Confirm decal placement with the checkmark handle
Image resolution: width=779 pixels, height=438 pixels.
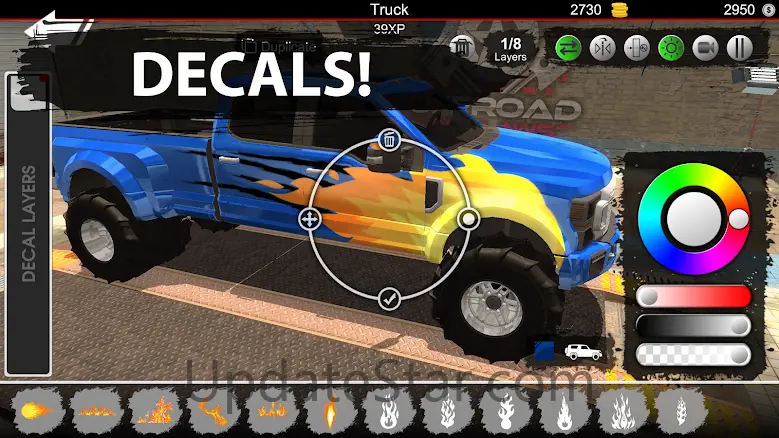[x=390, y=297]
